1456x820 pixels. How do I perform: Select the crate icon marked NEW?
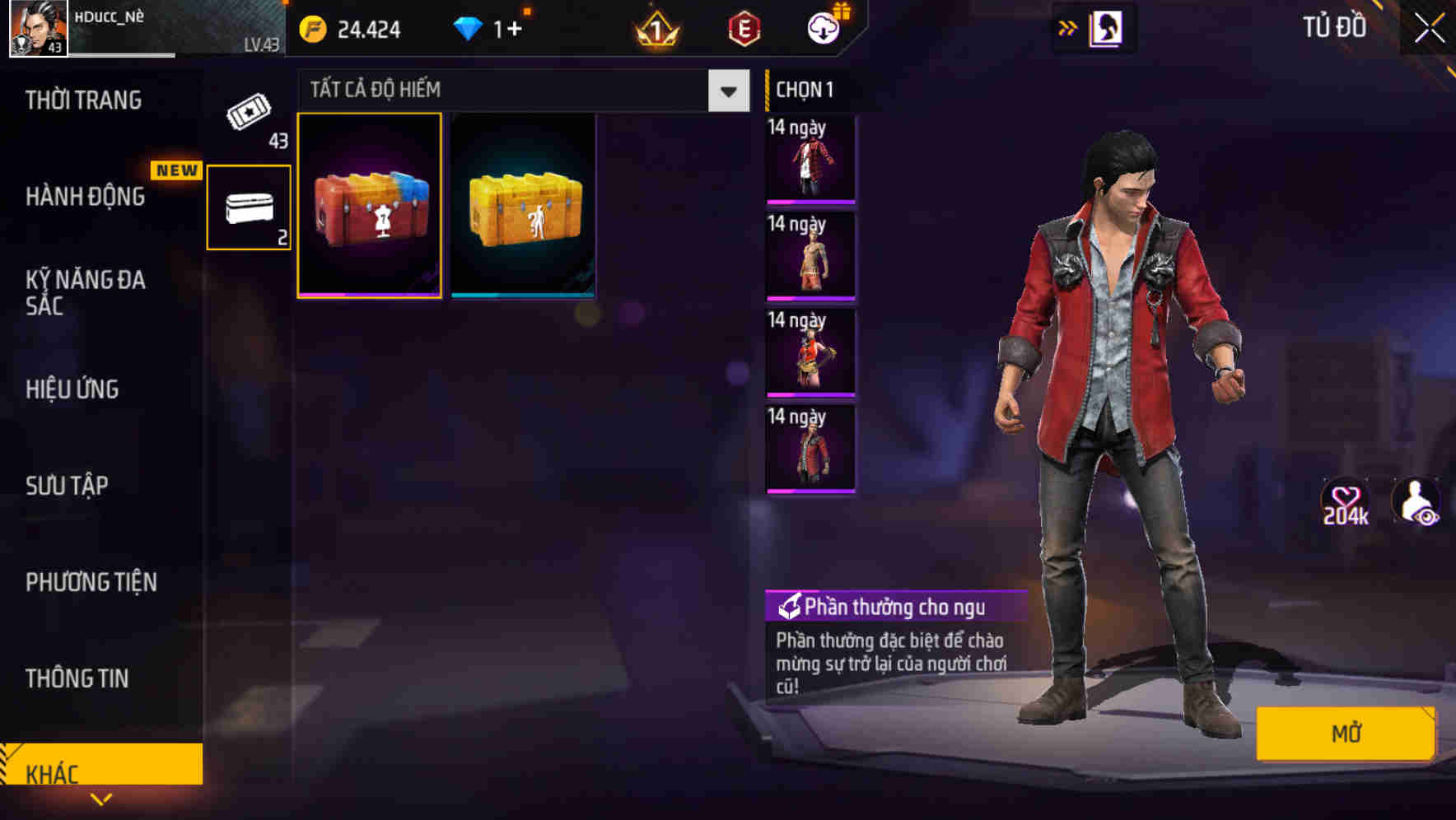[247, 208]
